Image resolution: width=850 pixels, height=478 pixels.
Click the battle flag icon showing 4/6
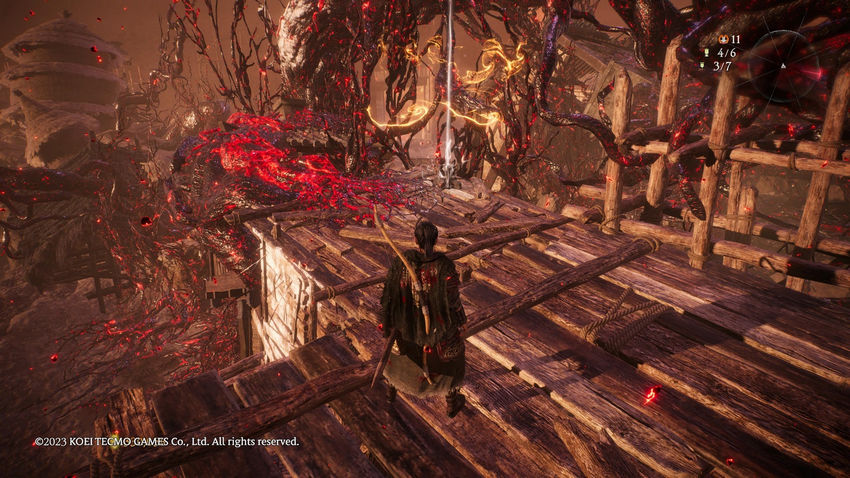pyautogui.click(x=708, y=52)
